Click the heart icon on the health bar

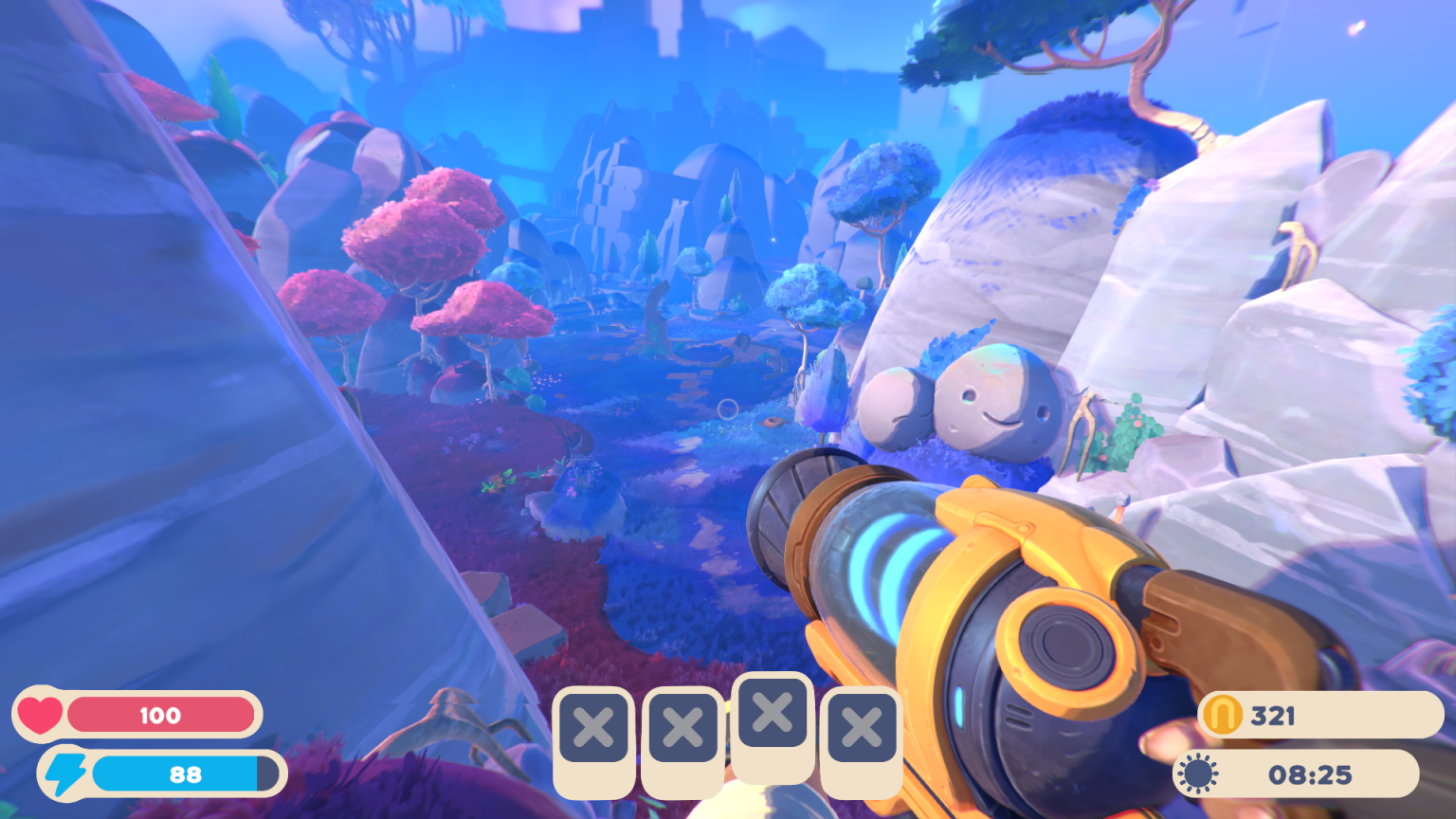[42, 715]
